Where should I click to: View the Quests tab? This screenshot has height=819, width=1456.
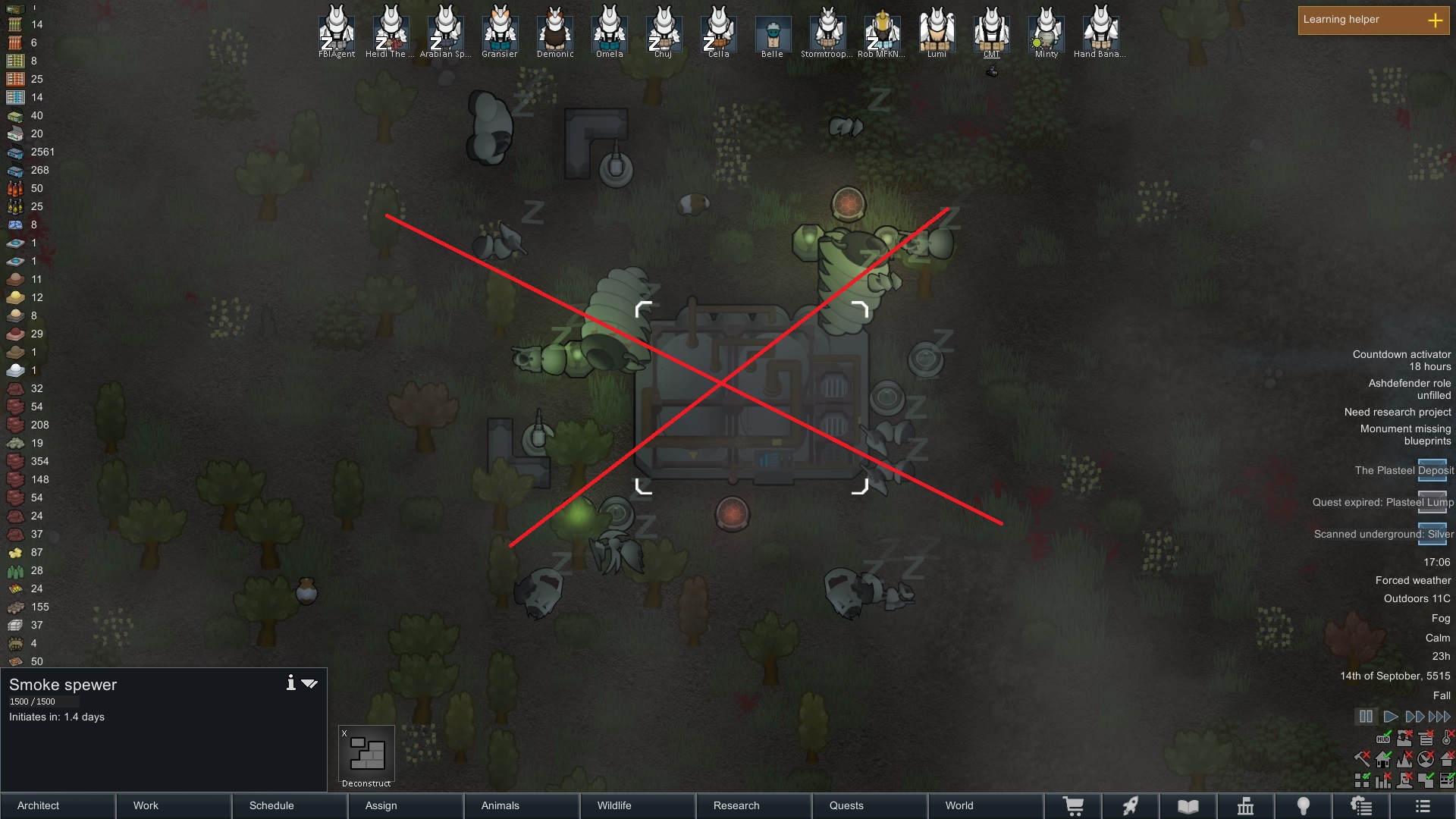[x=869, y=805]
